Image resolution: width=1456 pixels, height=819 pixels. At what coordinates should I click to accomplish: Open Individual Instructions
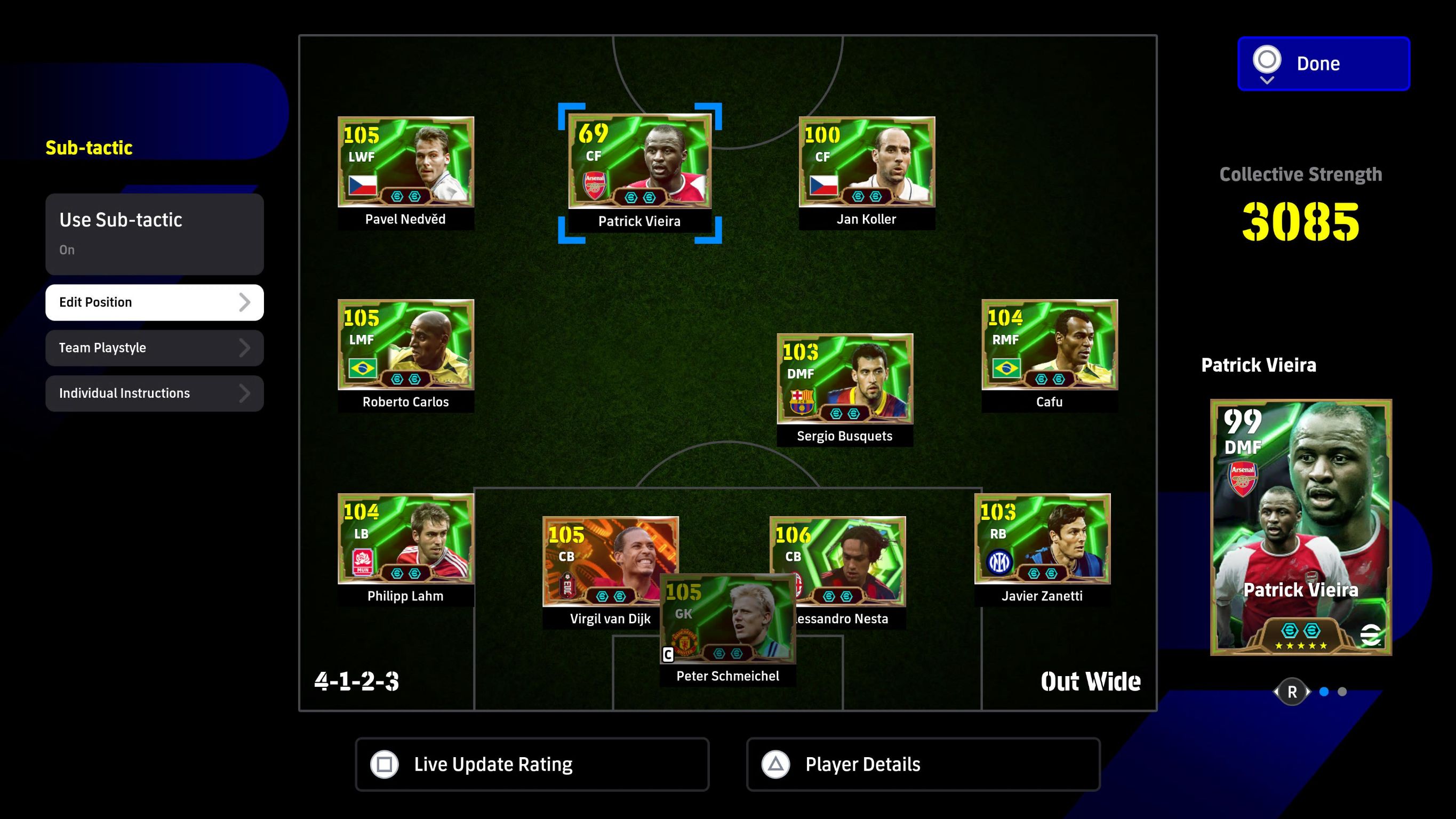point(154,393)
